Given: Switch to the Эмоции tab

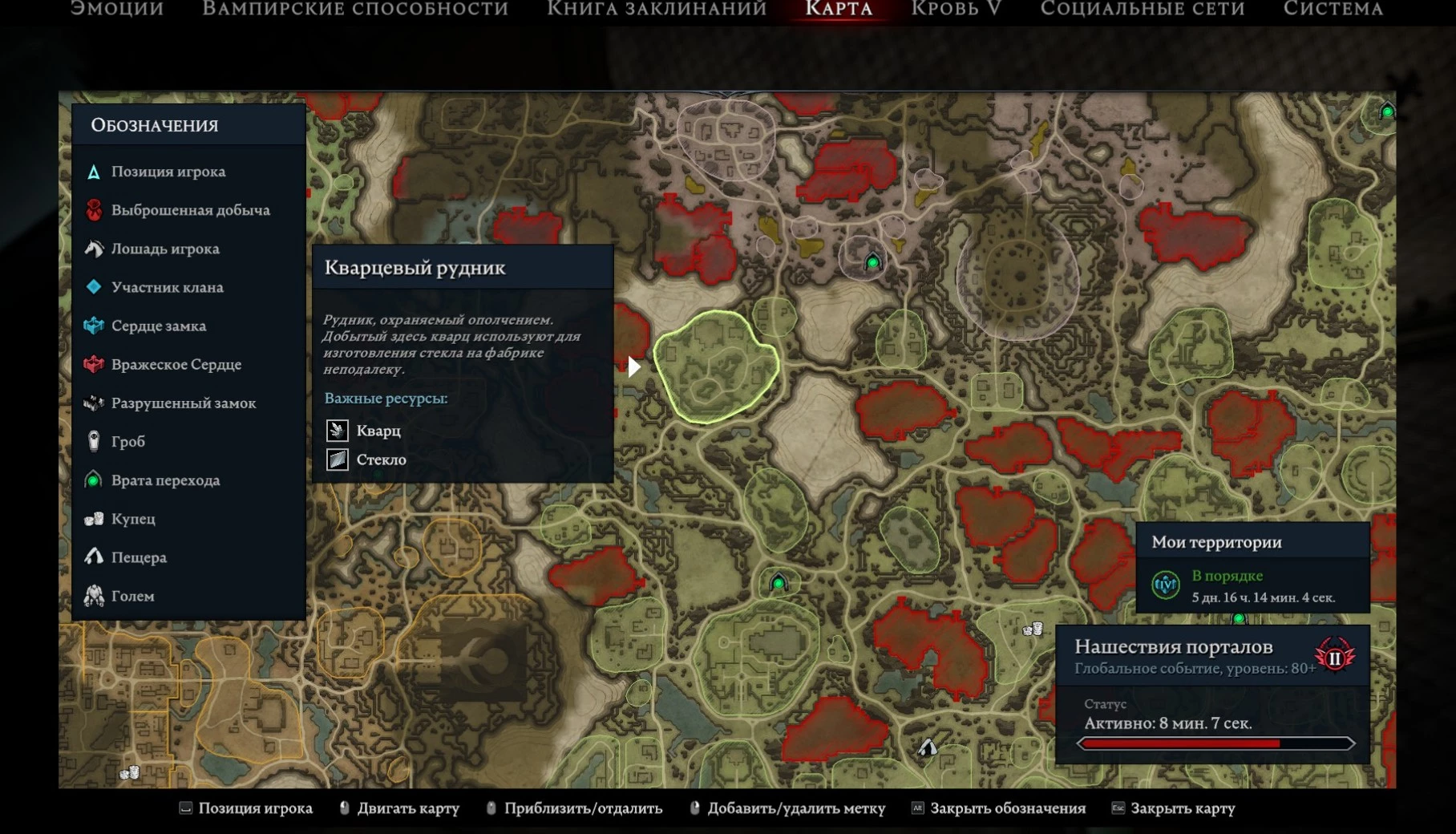Looking at the screenshot, I should [x=117, y=9].
